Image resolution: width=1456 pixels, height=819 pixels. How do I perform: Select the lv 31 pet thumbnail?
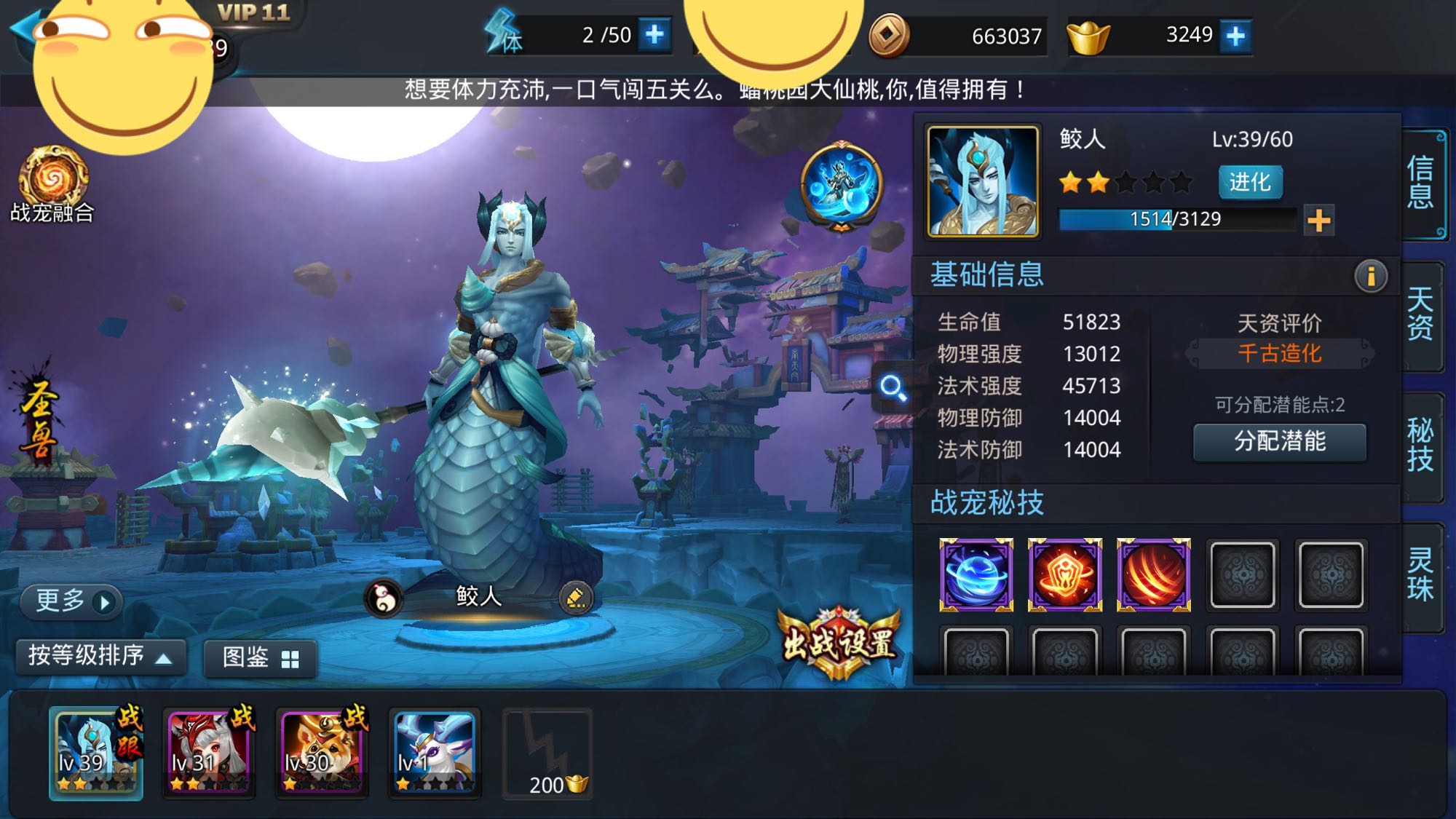point(207,753)
